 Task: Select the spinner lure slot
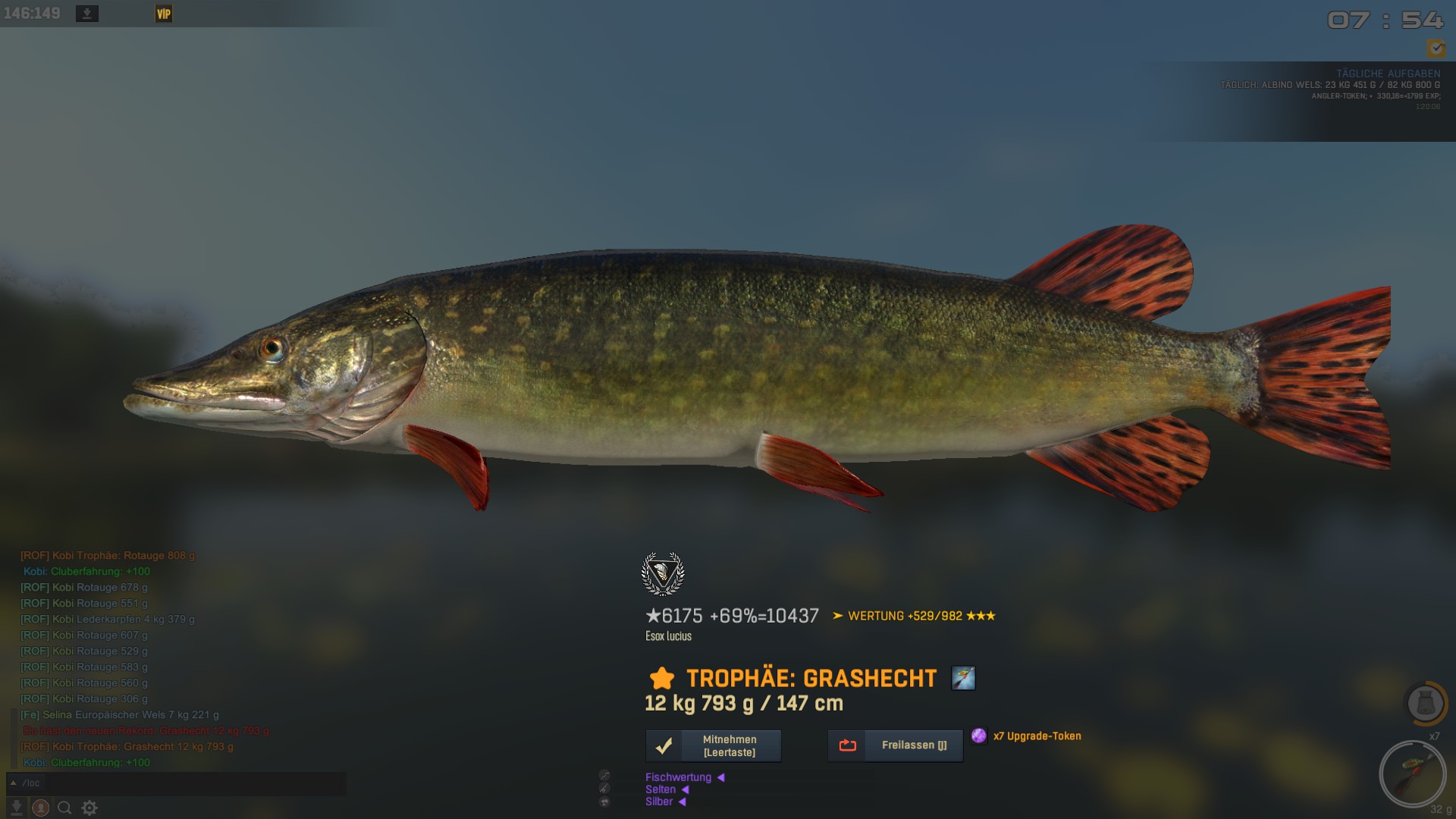[x=1413, y=774]
